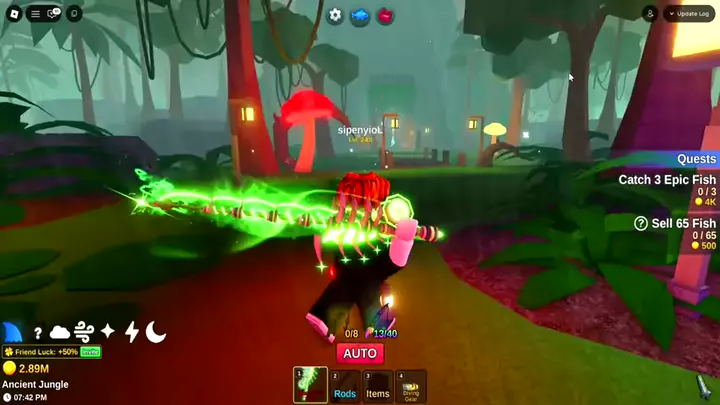Open the Roblox main menu
720x405 pixels.
point(16,14)
